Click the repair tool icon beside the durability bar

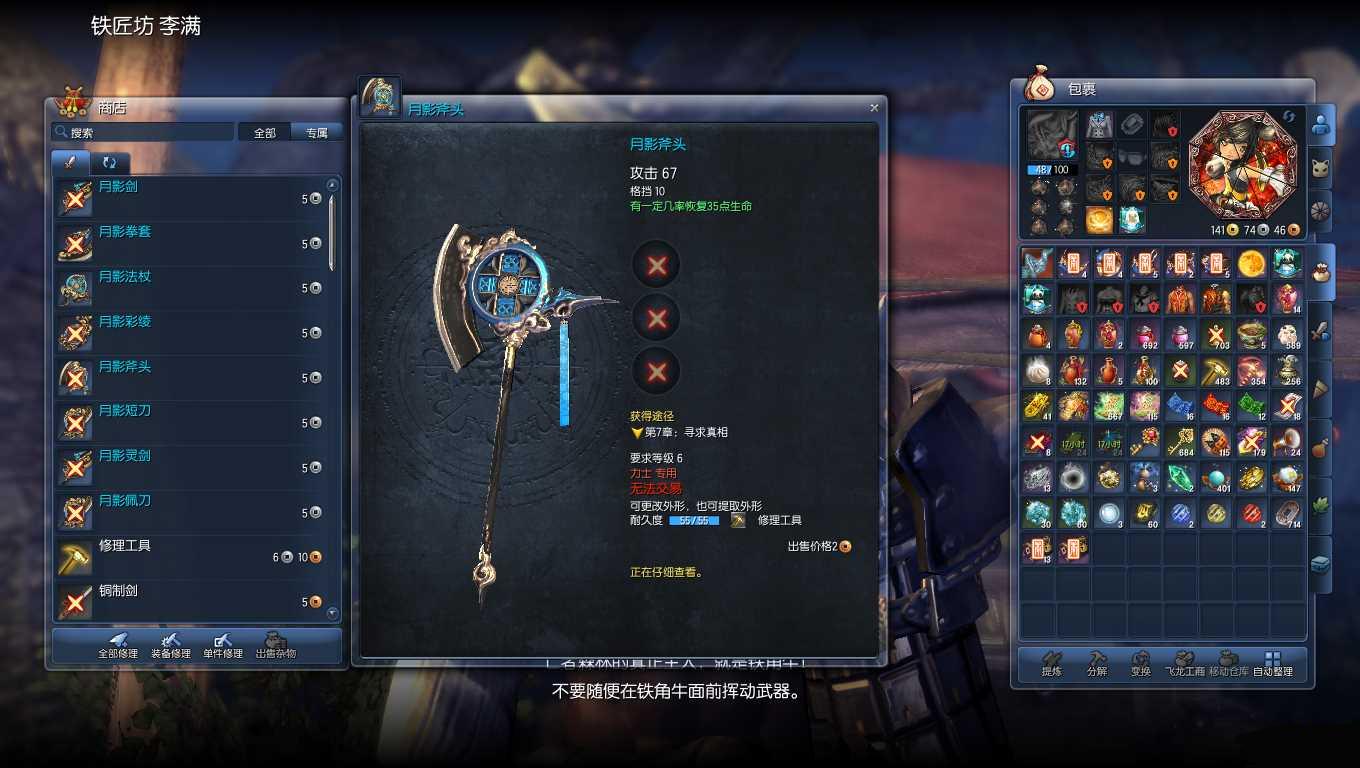click(738, 519)
